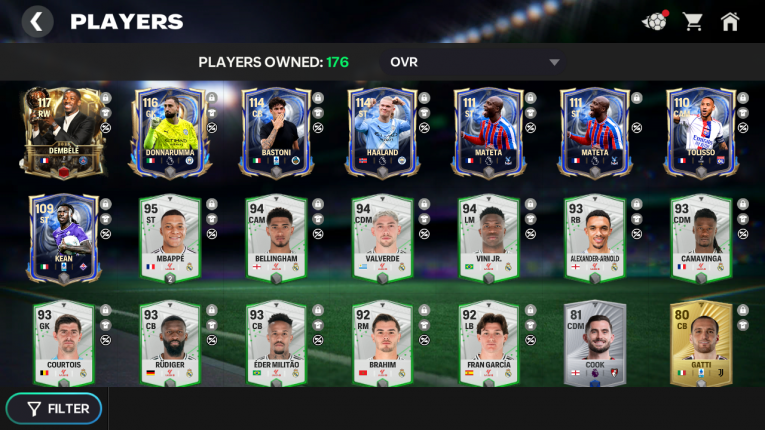Open the store shopping cart
The image size is (765, 430).
click(692, 21)
